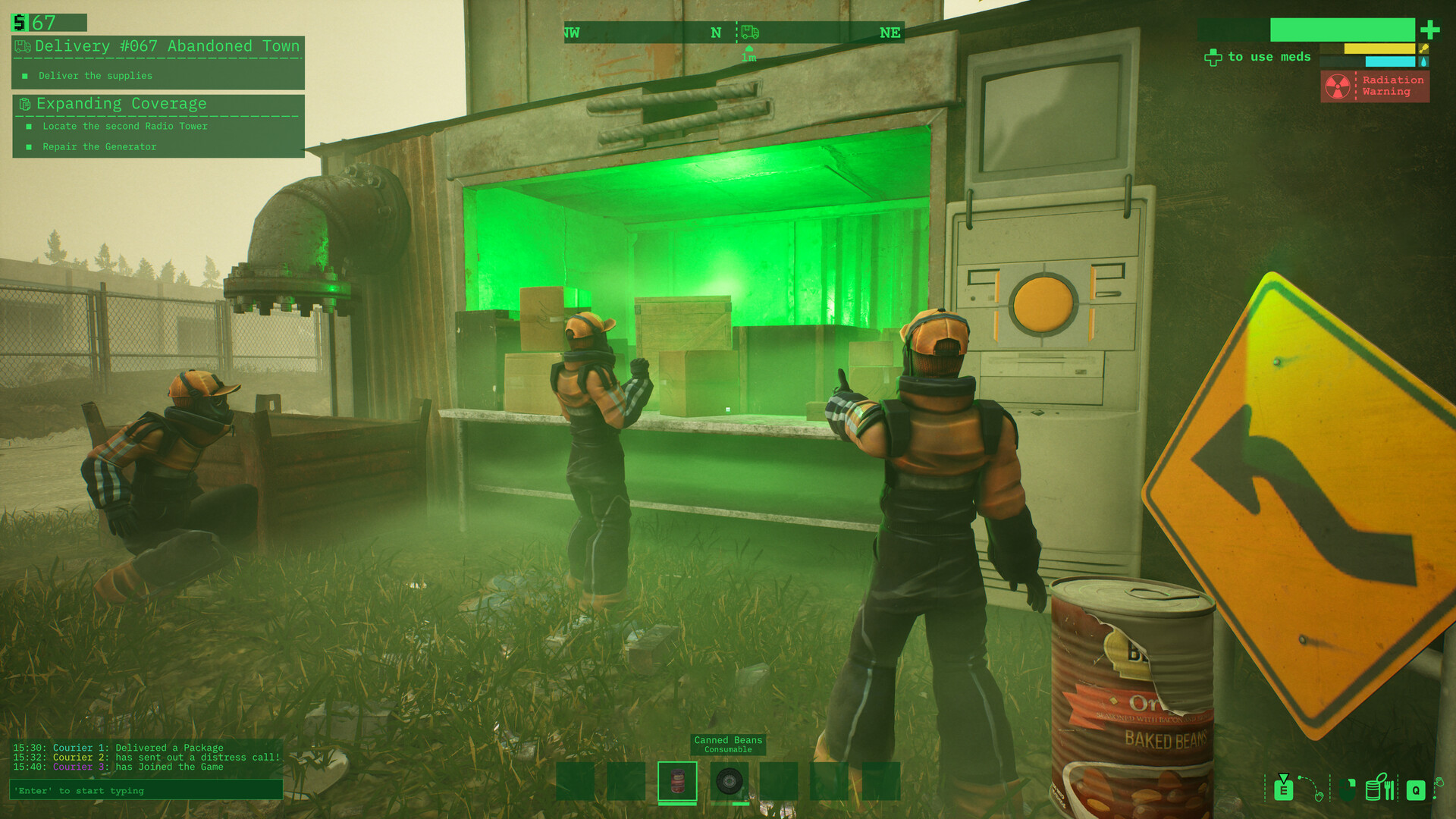Click the chat box to start typing
Screen dimensions: 1456x819
pos(146,790)
